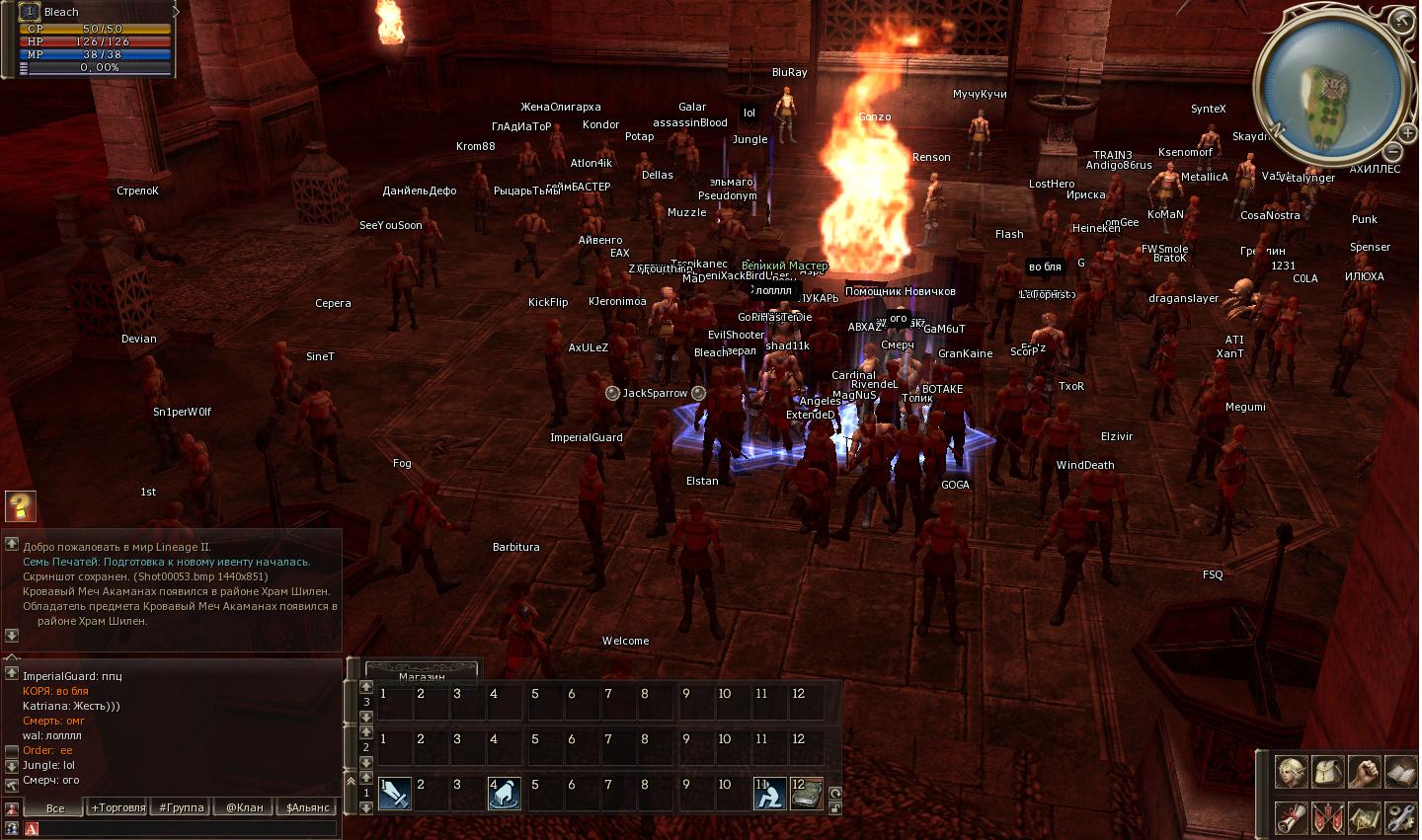Open the actions fist icon
This screenshot has height=840, width=1422.
[1365, 772]
